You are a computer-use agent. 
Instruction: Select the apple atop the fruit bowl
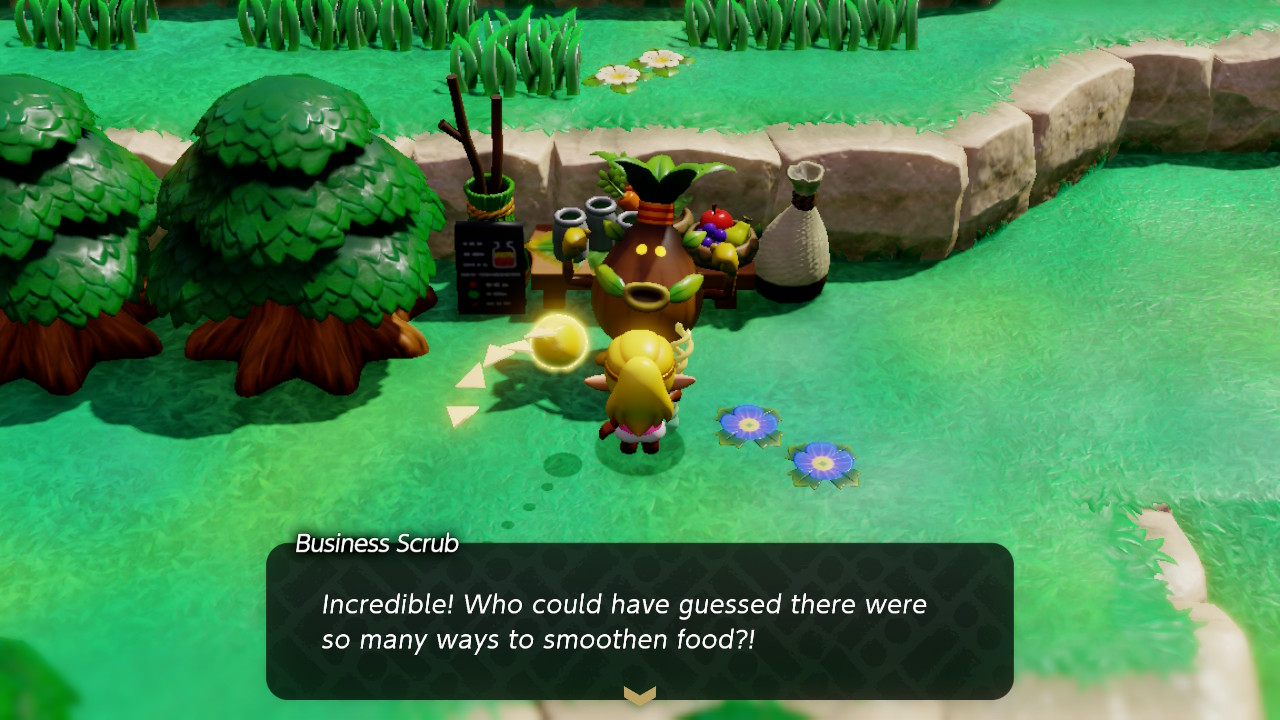point(717,218)
